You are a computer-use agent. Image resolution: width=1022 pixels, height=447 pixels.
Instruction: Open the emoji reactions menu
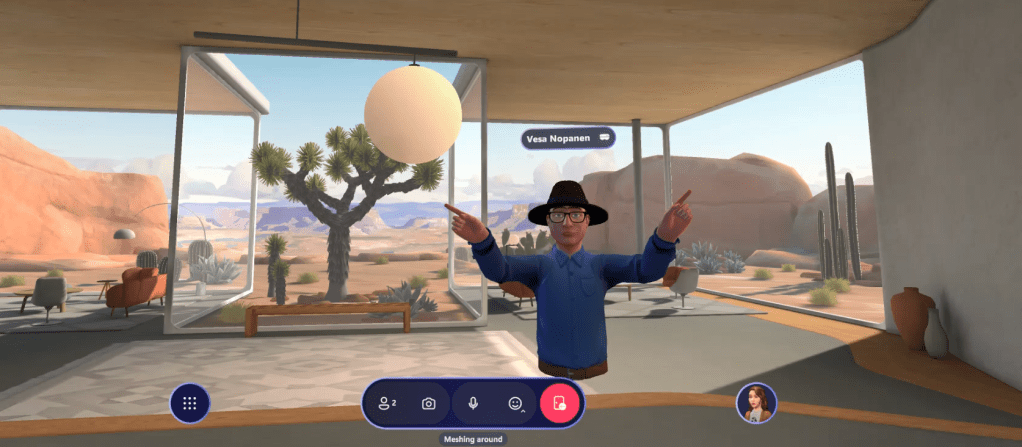tap(516, 403)
